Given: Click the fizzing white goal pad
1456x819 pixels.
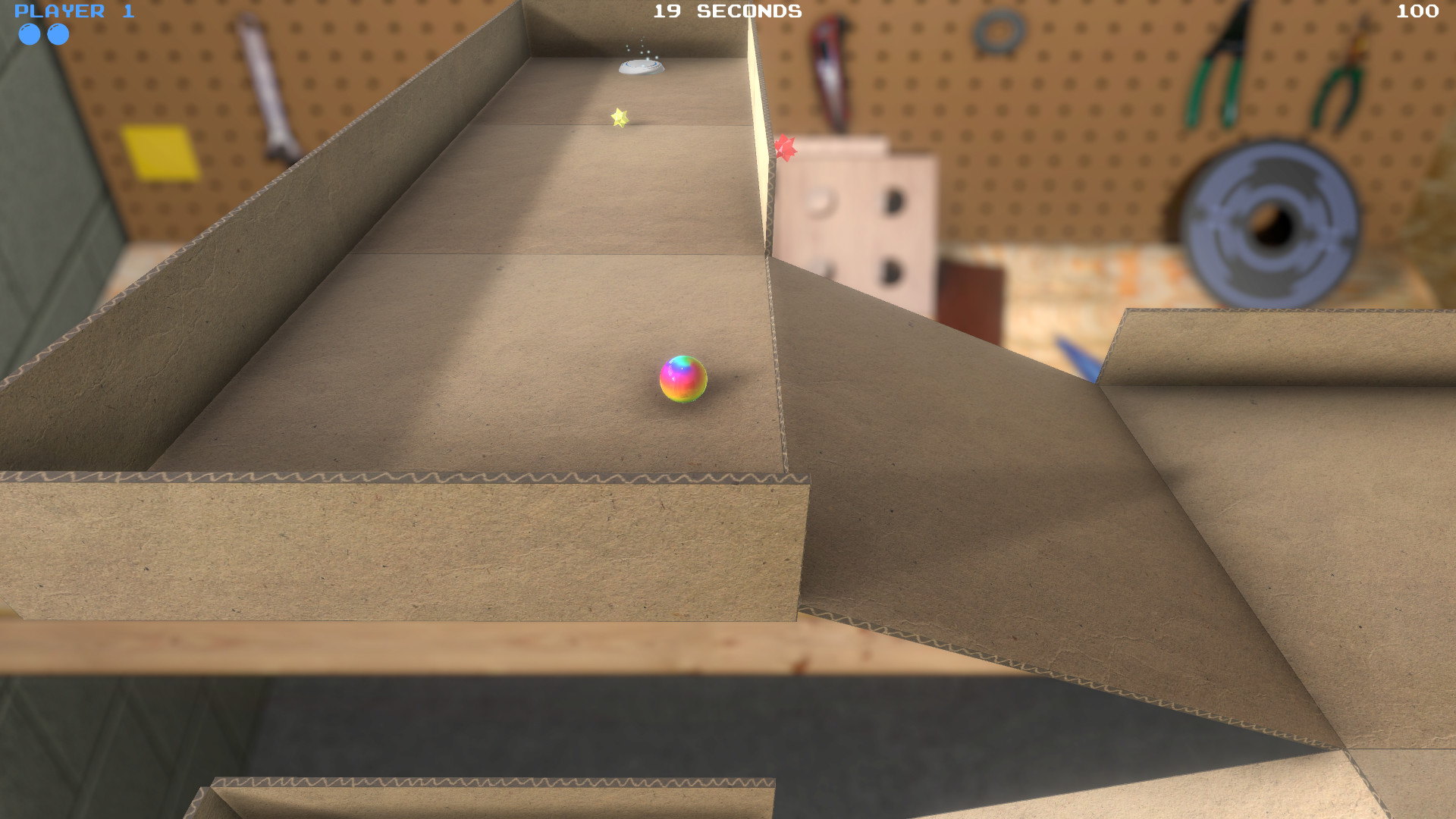Looking at the screenshot, I should point(641,68).
